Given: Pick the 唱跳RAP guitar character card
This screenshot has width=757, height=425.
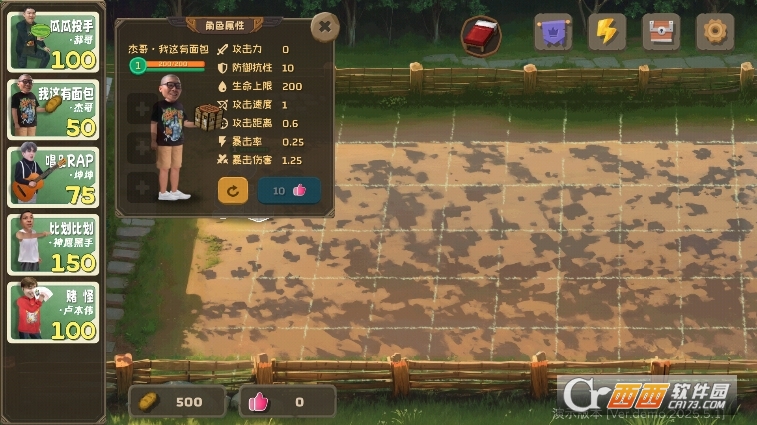Looking at the screenshot, I should pos(53,176).
